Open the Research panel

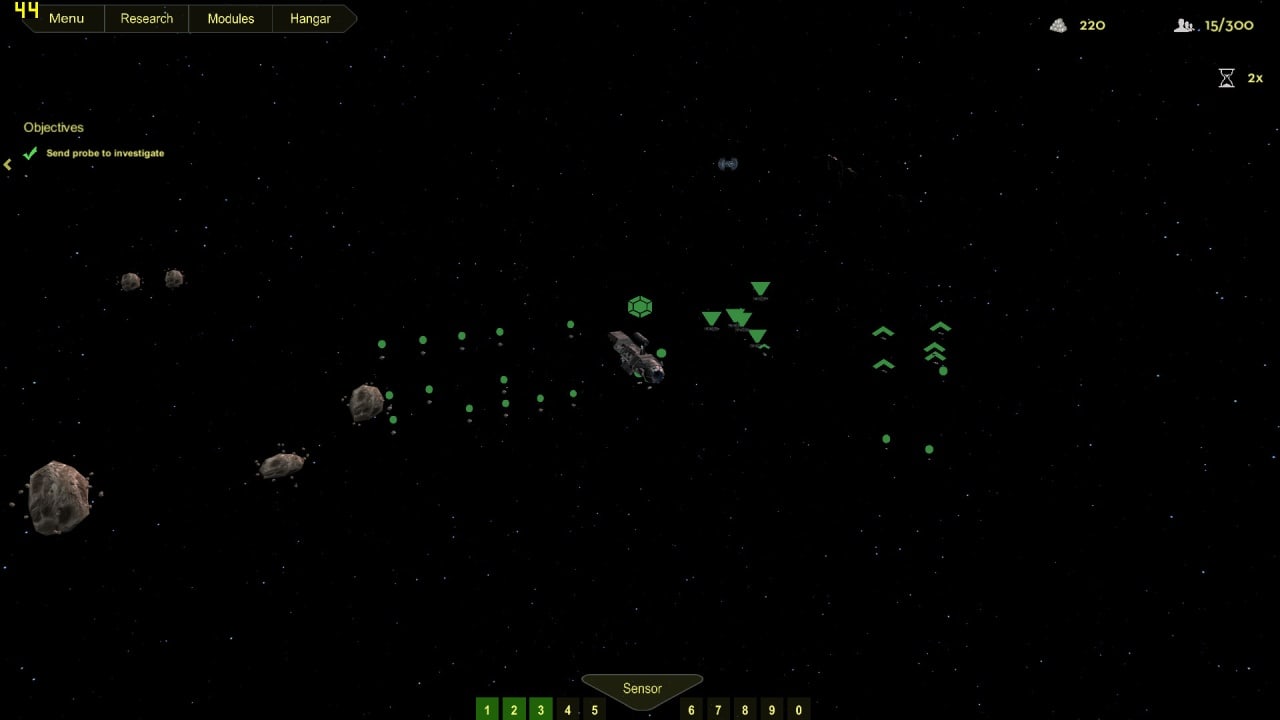[146, 19]
